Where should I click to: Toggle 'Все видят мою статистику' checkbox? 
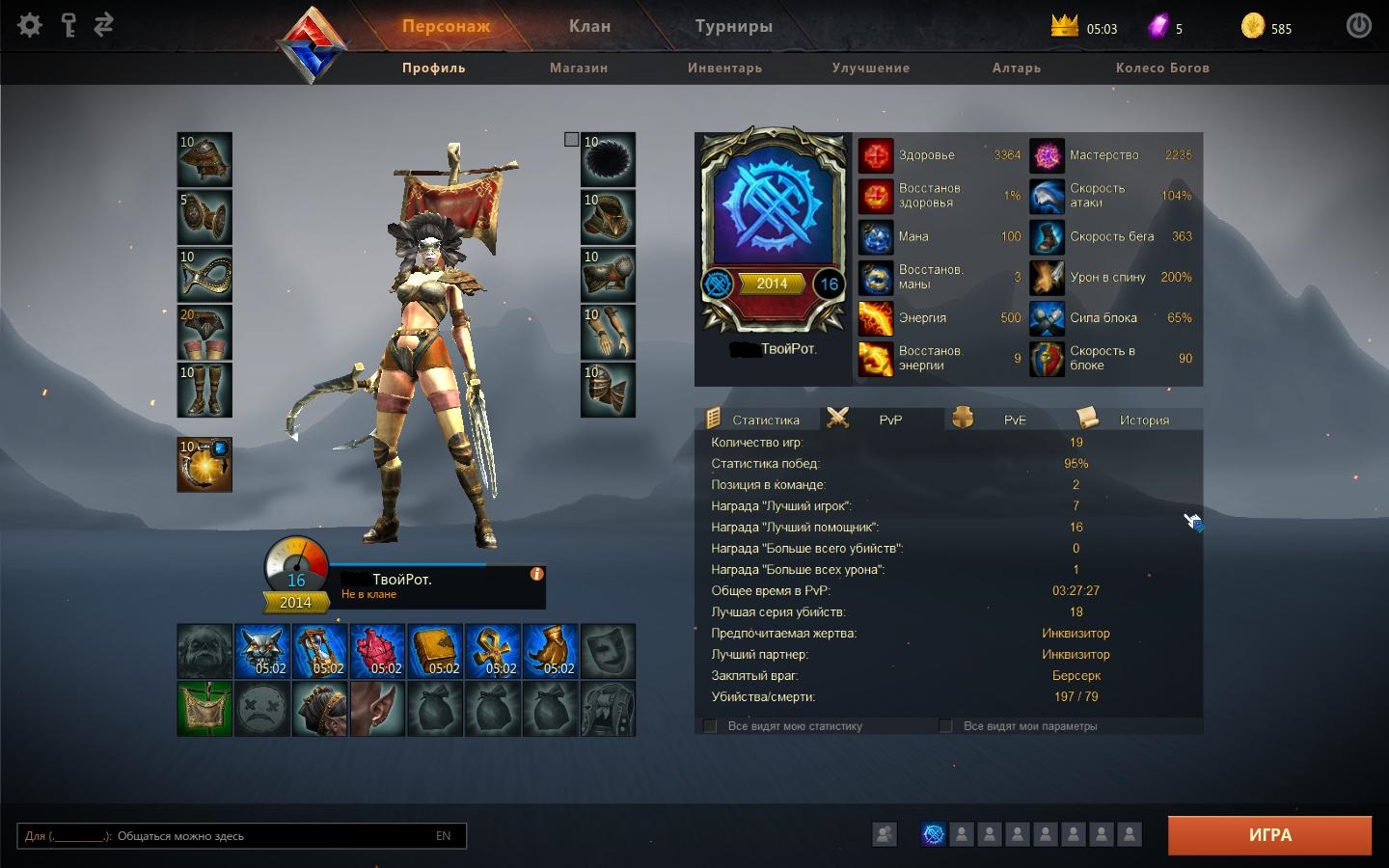pyautogui.click(x=711, y=726)
